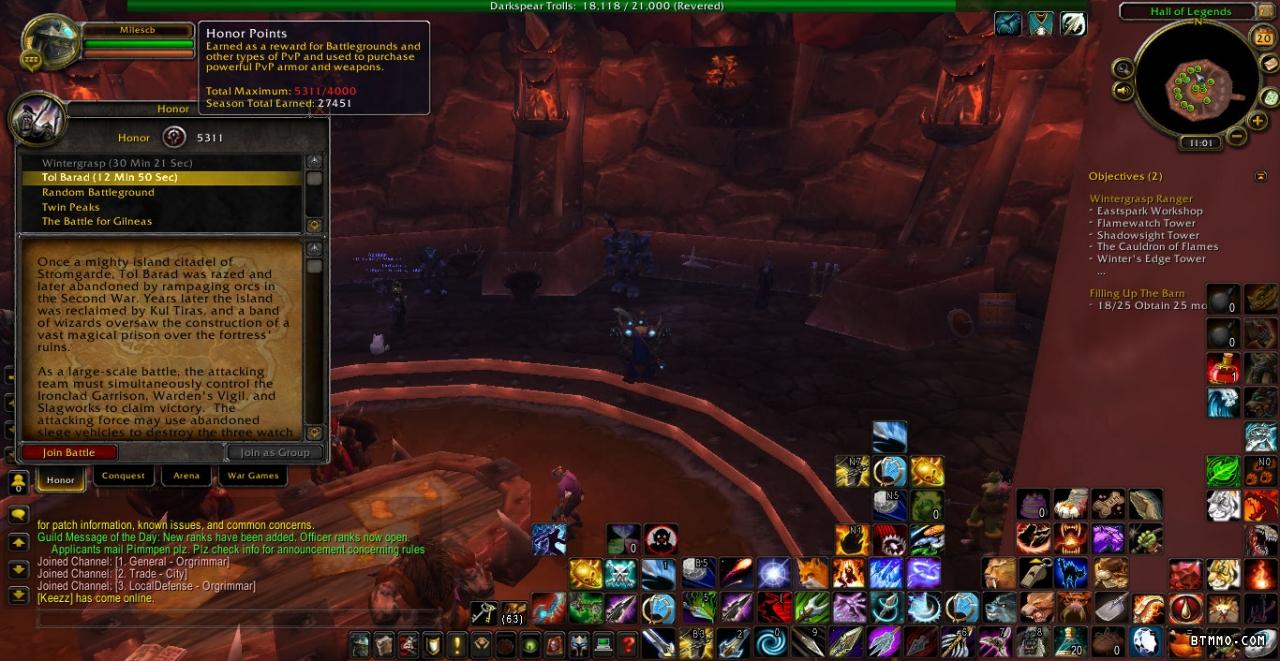
Task: Choose Wintergrasp in the battleground list
Action: click(x=117, y=163)
